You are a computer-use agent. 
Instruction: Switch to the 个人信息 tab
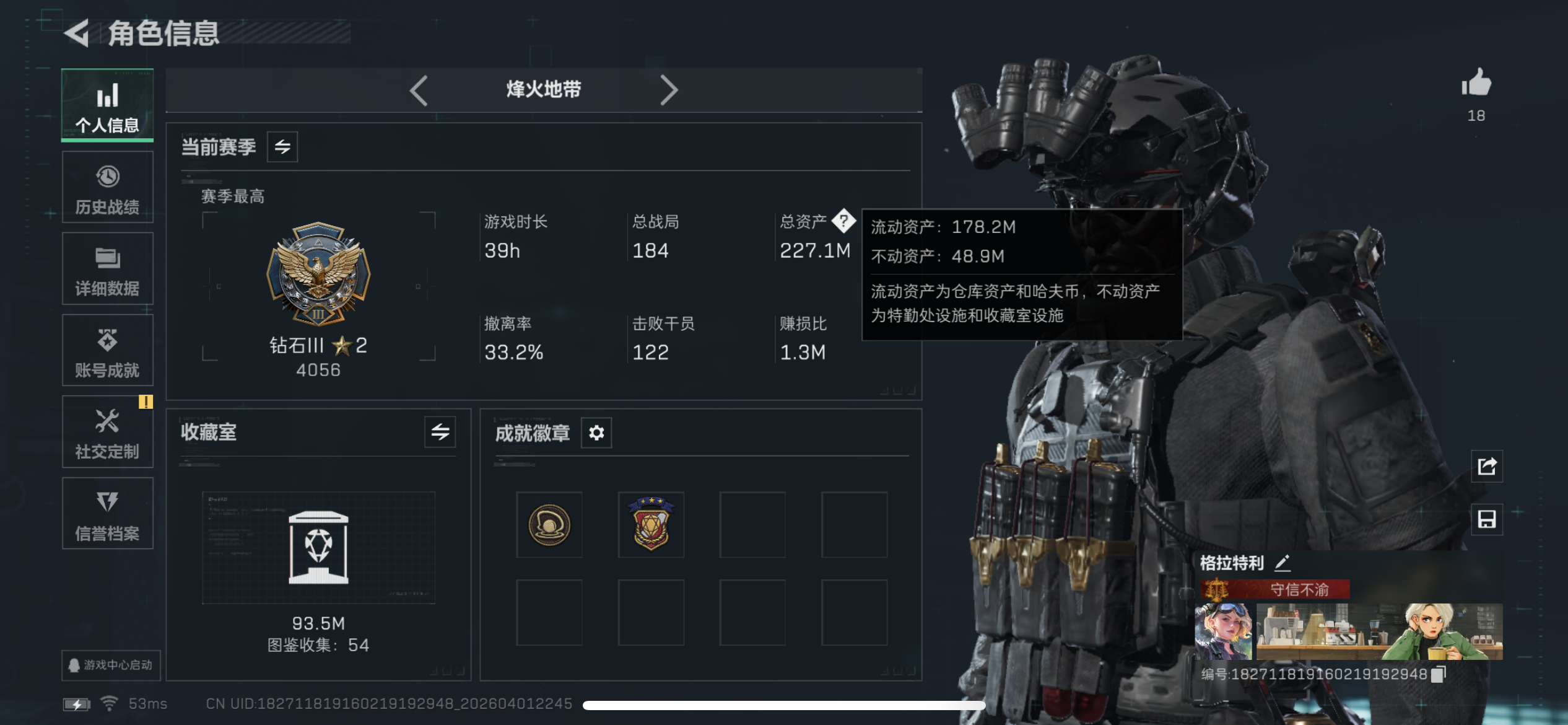coord(107,105)
